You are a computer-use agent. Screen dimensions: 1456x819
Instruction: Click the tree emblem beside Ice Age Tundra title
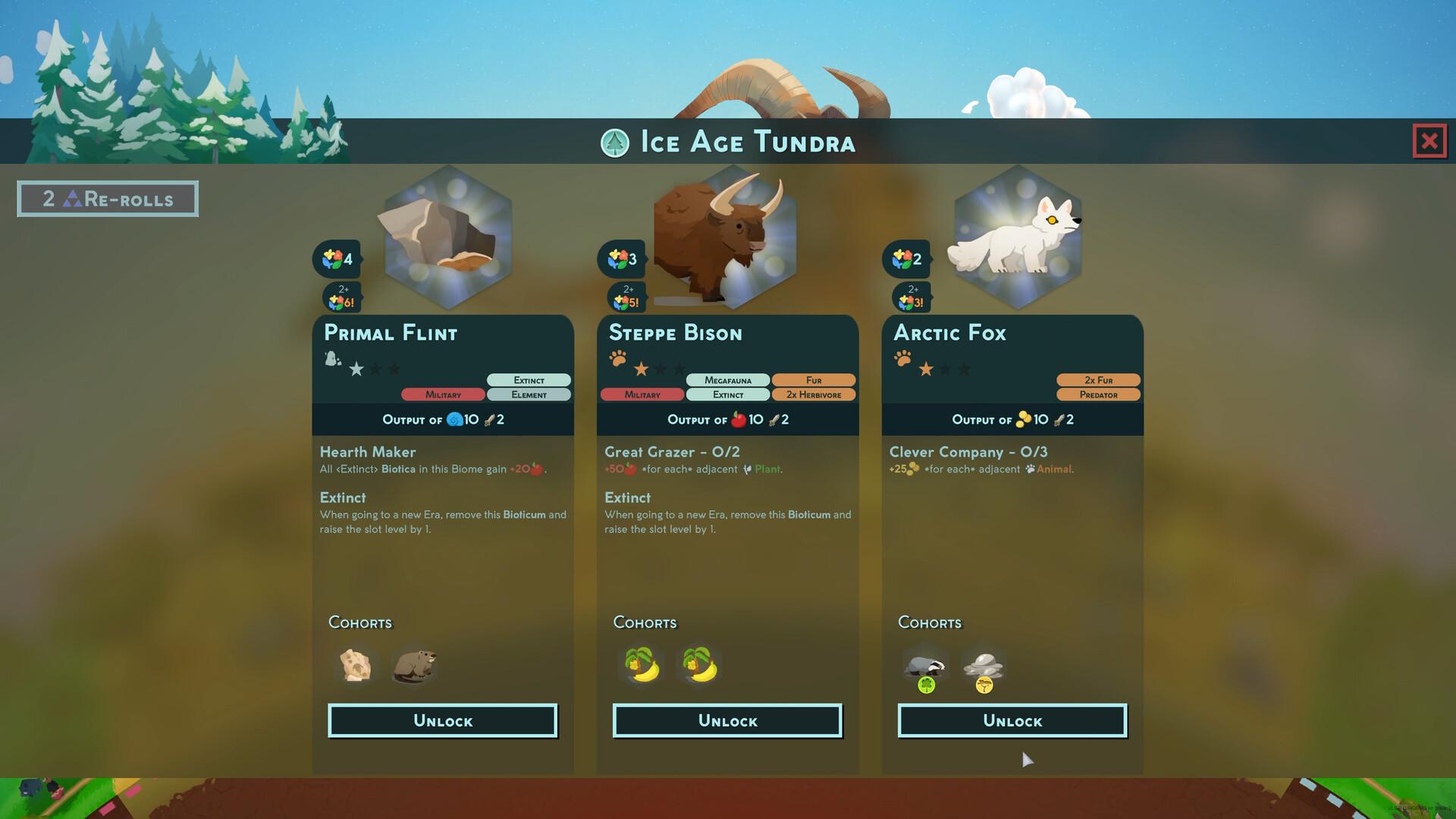pos(614,141)
